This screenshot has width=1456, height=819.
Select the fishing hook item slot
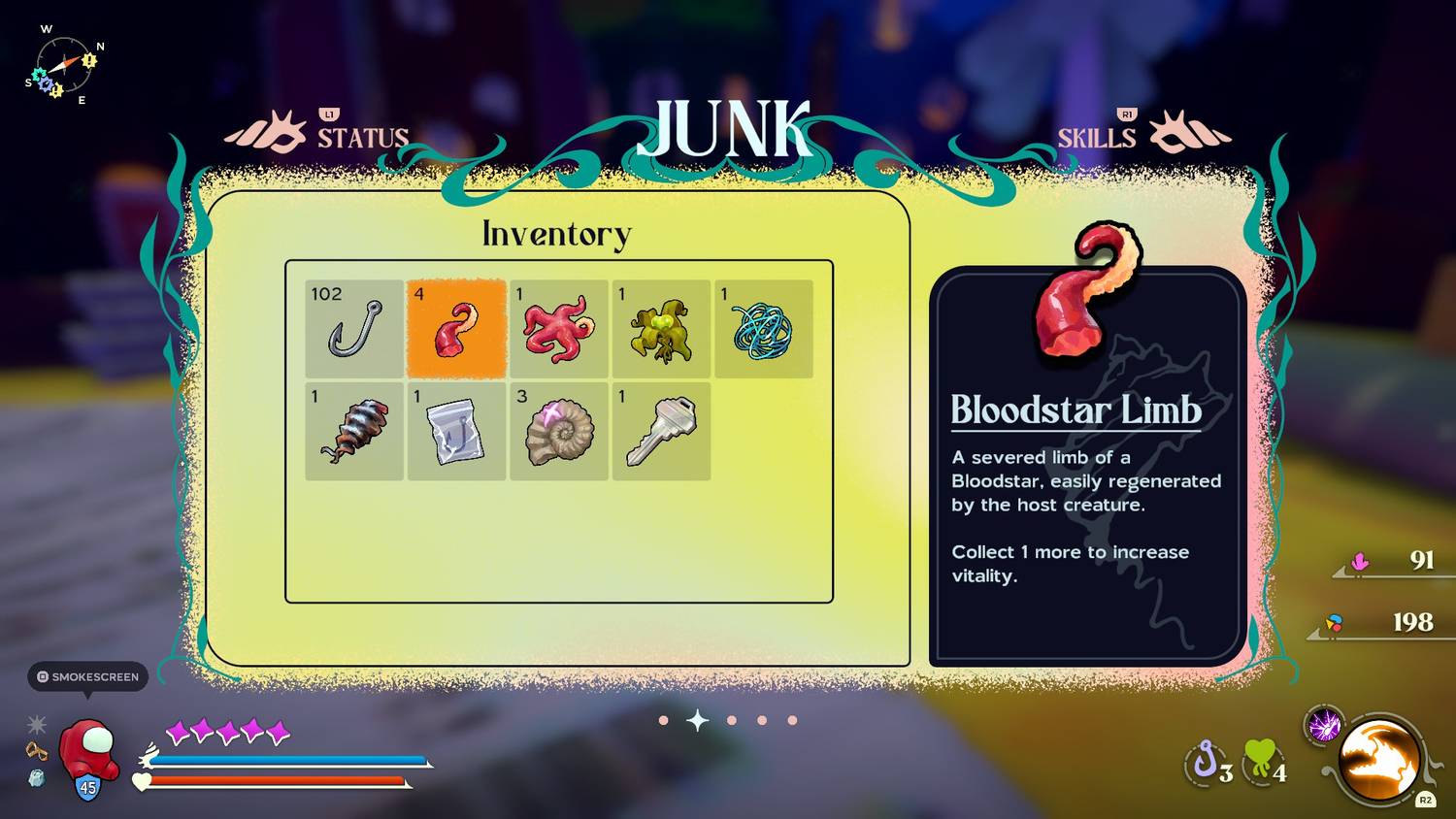pos(354,329)
